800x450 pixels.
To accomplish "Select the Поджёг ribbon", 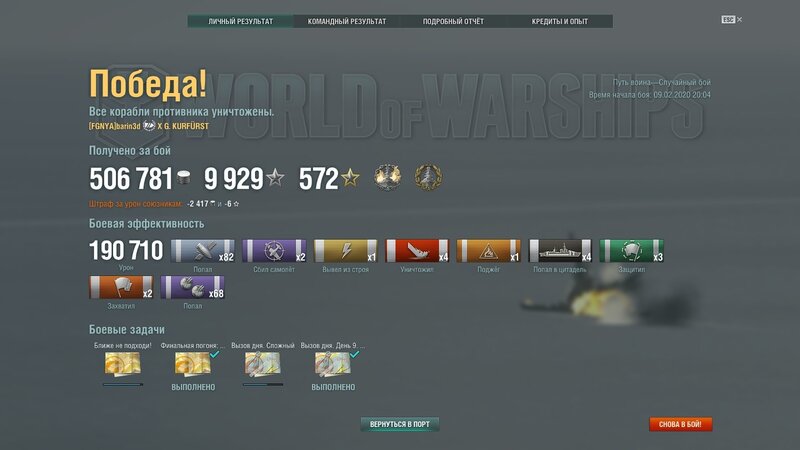I will pos(488,251).
